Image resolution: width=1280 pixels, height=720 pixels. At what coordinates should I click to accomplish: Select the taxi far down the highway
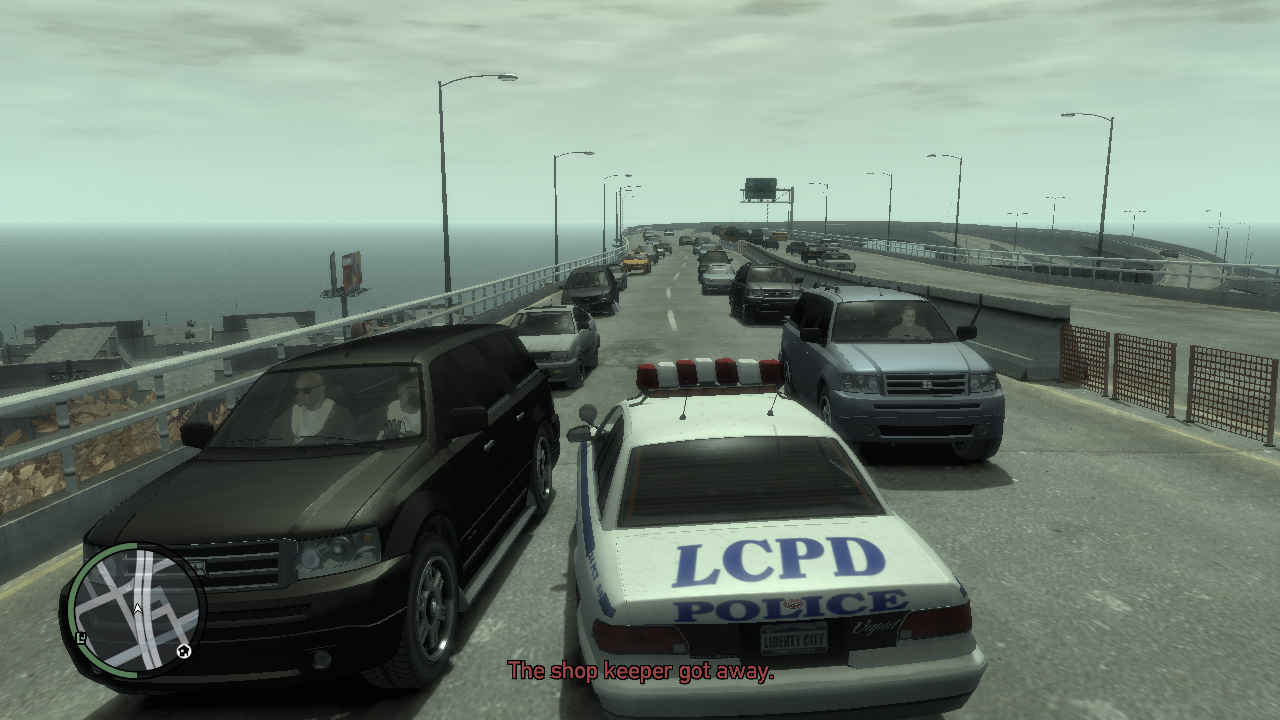[x=637, y=262]
